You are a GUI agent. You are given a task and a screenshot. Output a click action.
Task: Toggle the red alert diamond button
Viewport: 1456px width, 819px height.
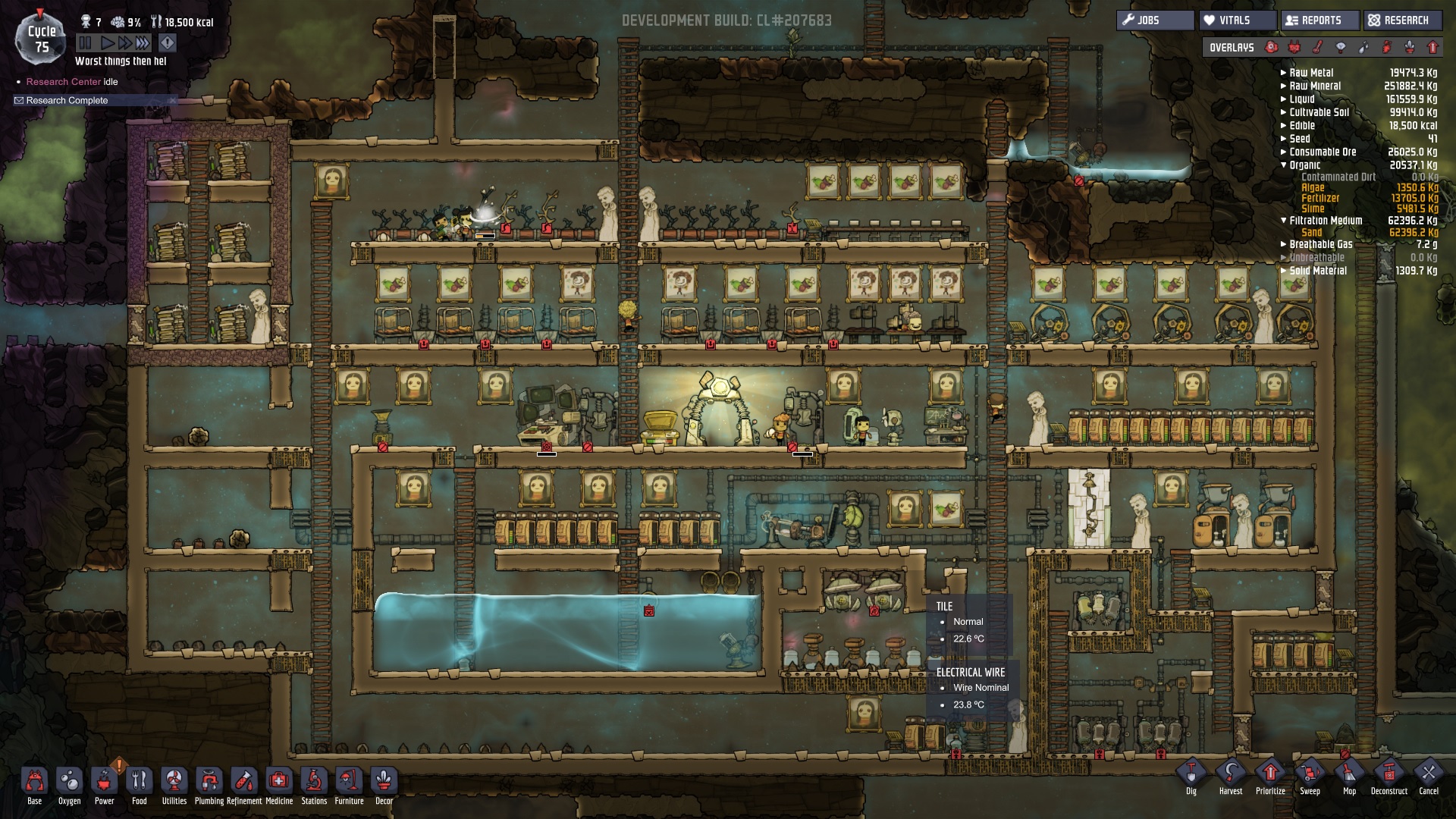coord(168,43)
